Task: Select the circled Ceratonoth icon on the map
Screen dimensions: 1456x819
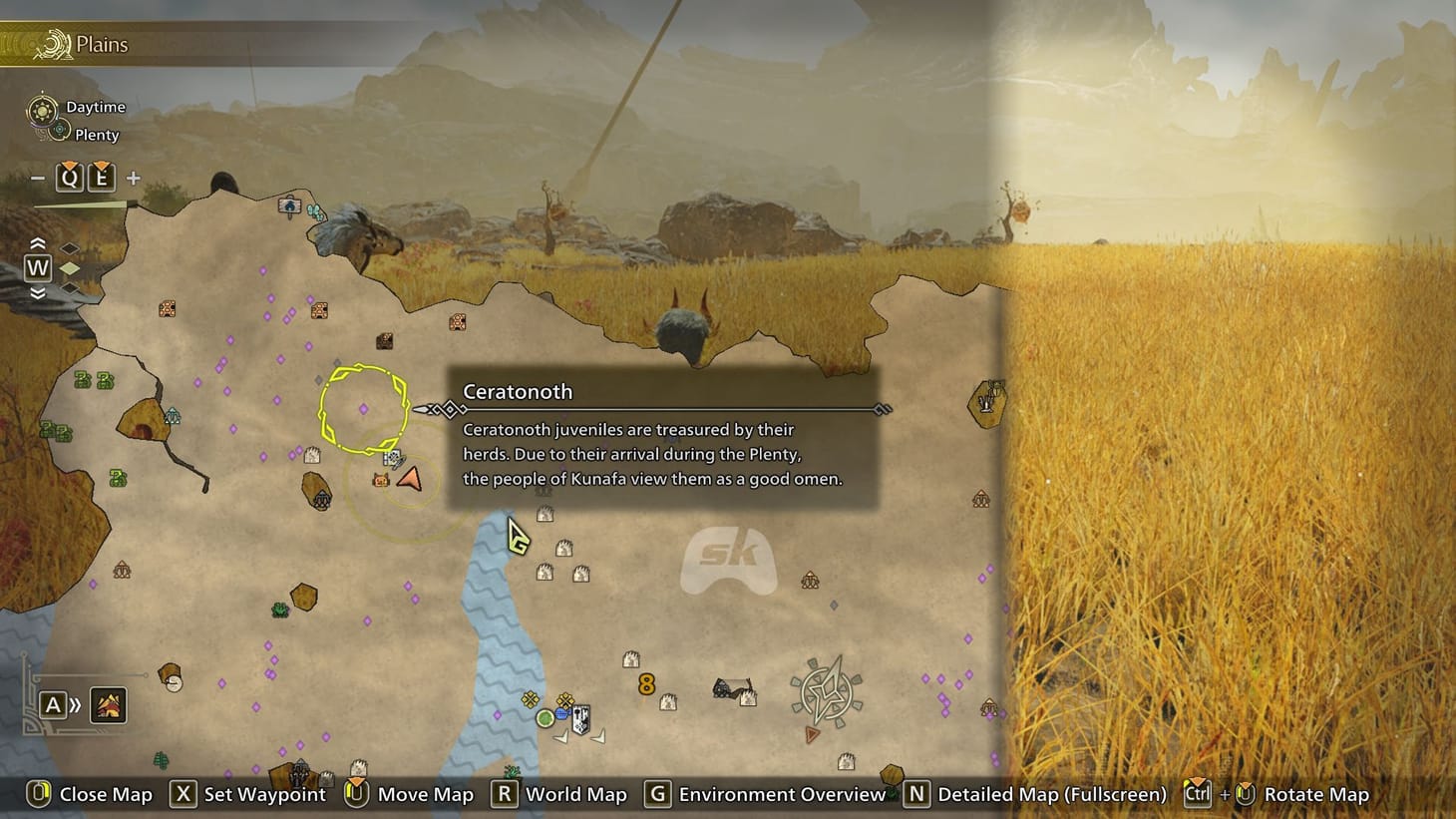Action: coord(364,407)
